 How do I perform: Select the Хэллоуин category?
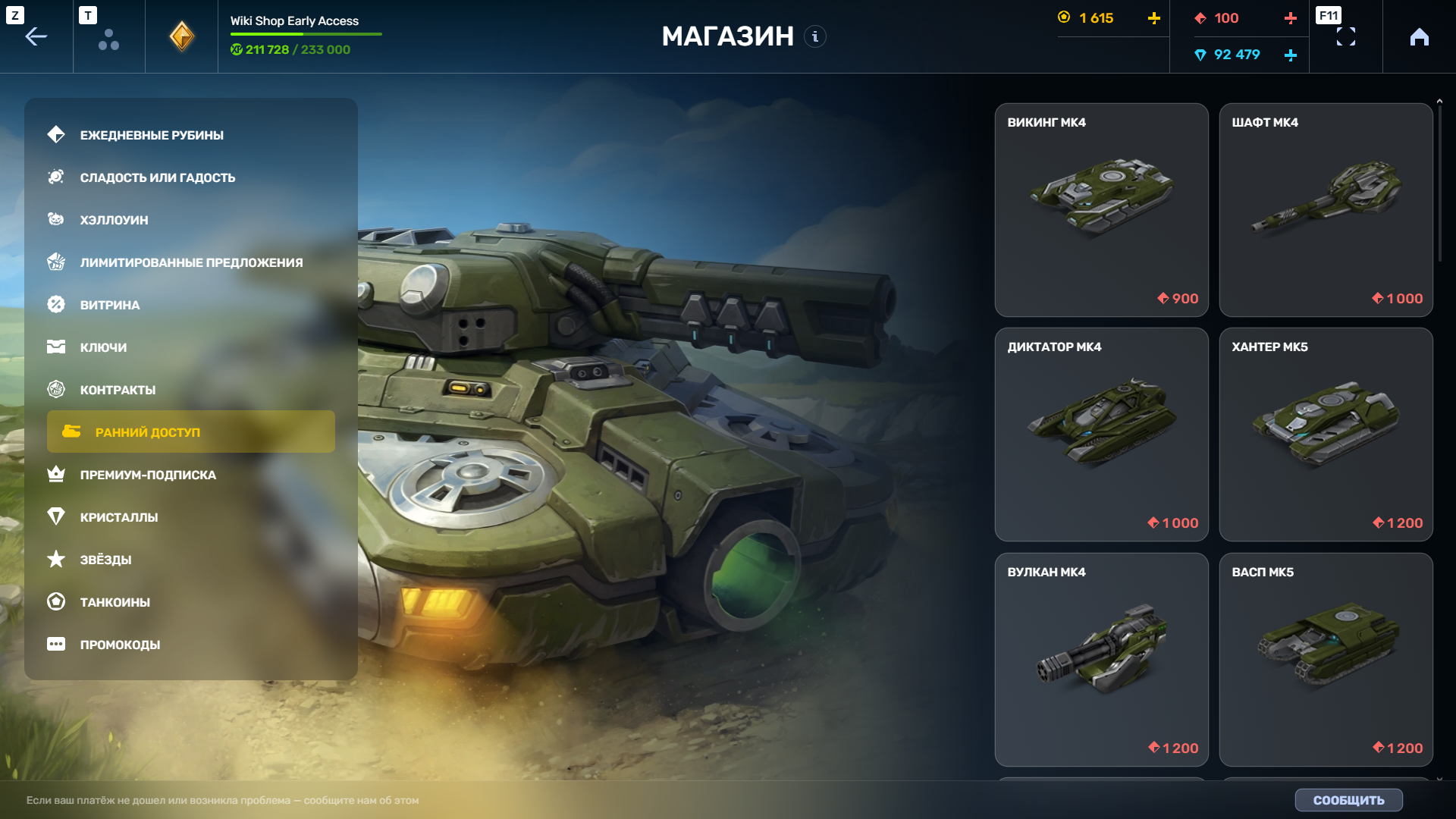(114, 220)
